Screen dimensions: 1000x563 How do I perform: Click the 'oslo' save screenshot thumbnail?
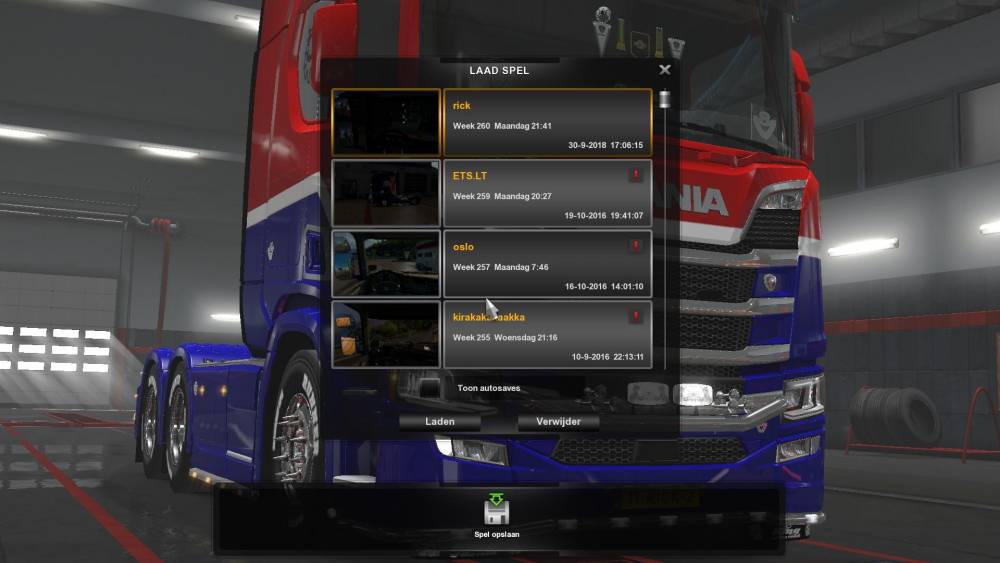[x=386, y=265]
